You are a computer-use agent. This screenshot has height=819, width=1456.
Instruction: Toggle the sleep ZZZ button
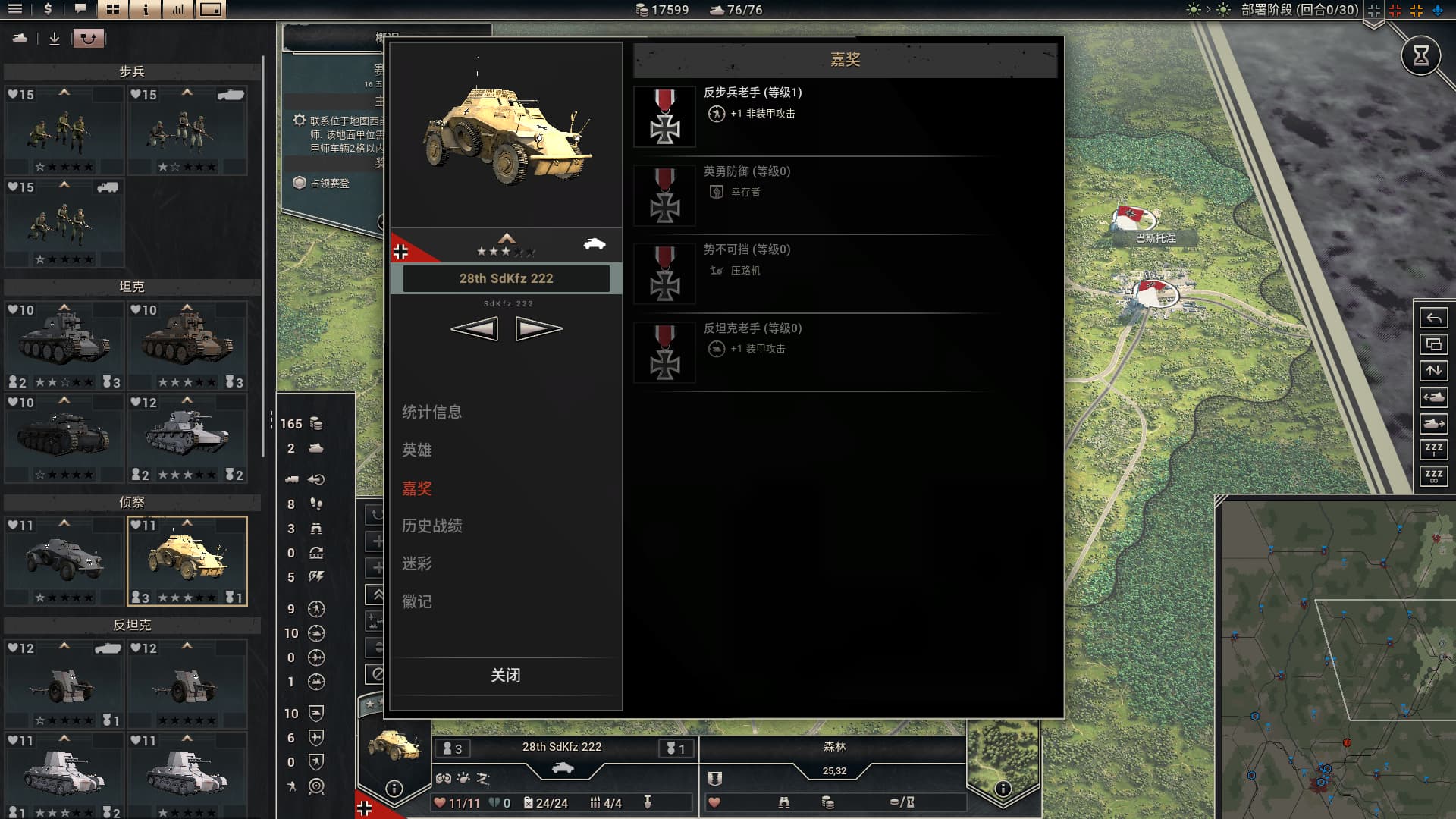click(1433, 449)
